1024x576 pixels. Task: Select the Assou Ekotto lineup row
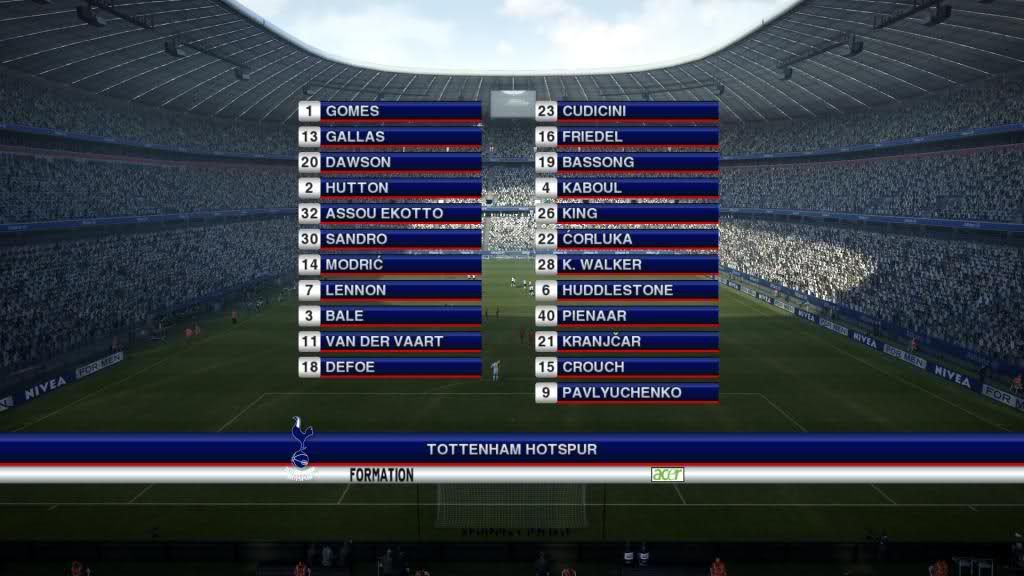(390, 213)
